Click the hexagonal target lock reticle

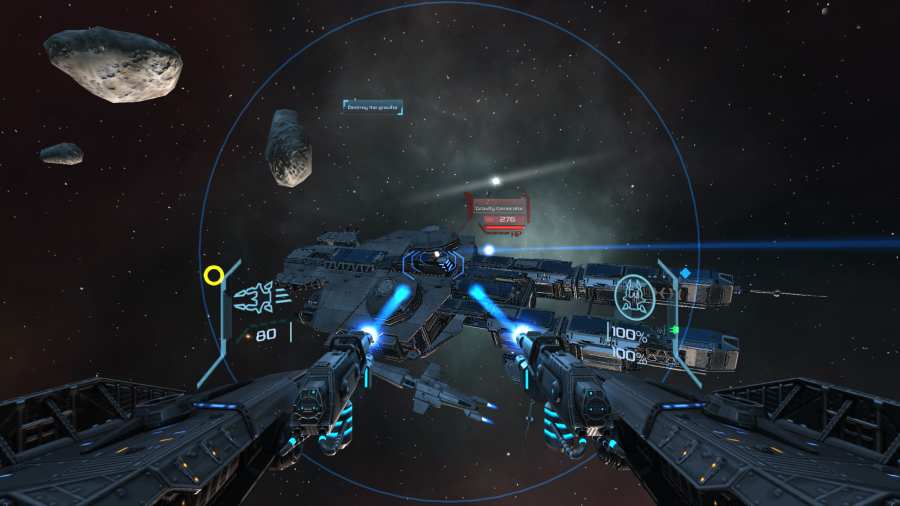[x=435, y=263]
